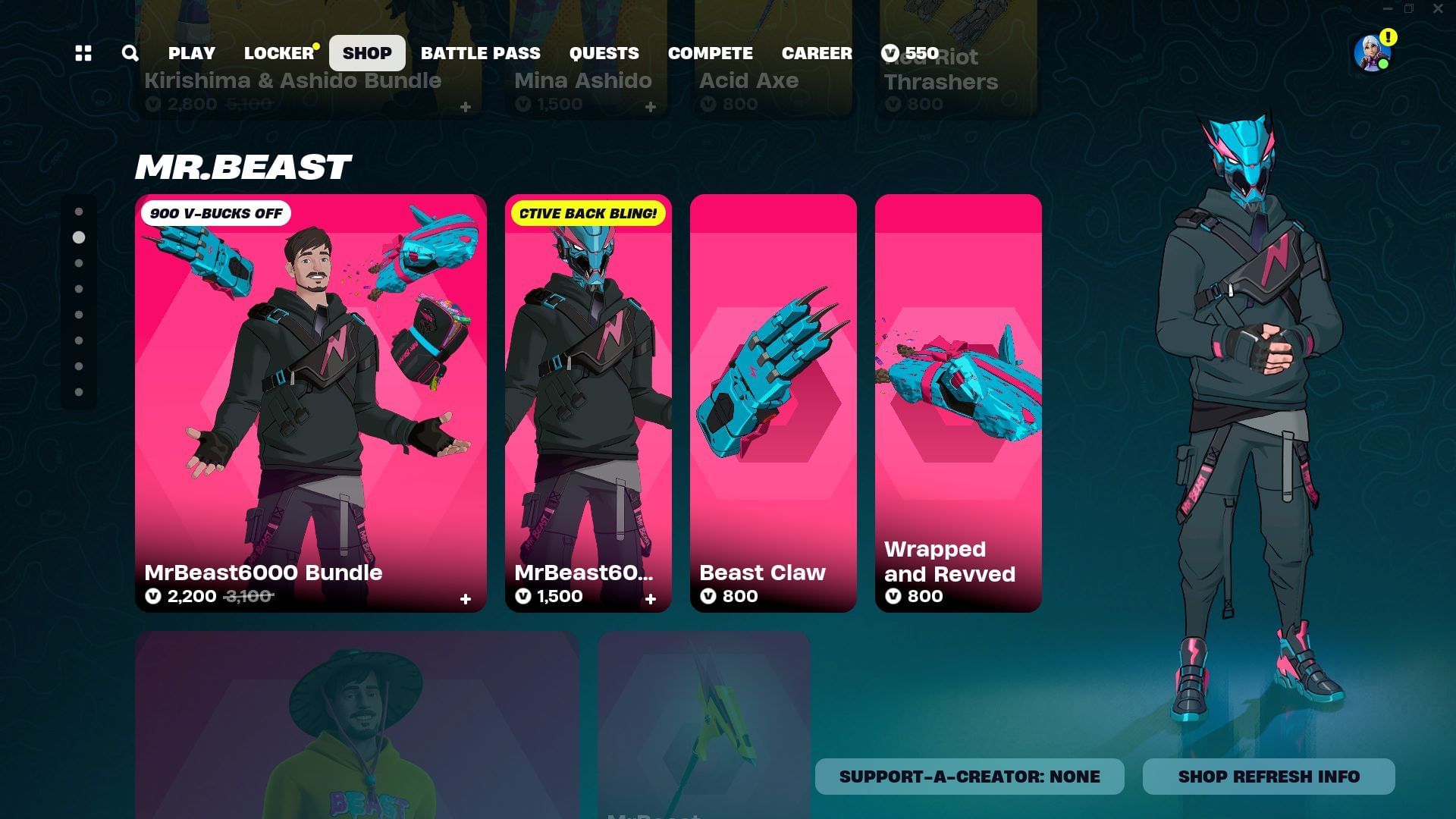Screen dimensions: 1456x819
Task: Click the plus icon on MrBeast6000 Bundle
Action: tap(465, 598)
